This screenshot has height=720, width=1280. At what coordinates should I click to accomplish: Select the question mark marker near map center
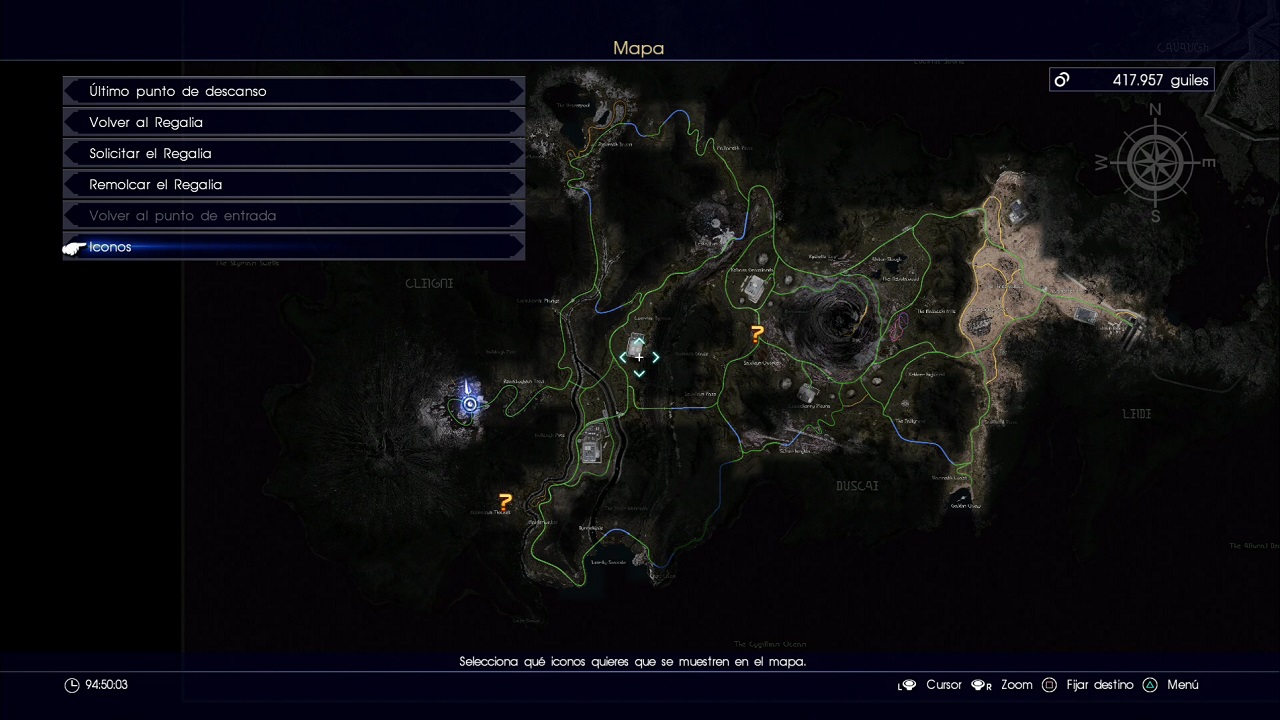point(757,335)
